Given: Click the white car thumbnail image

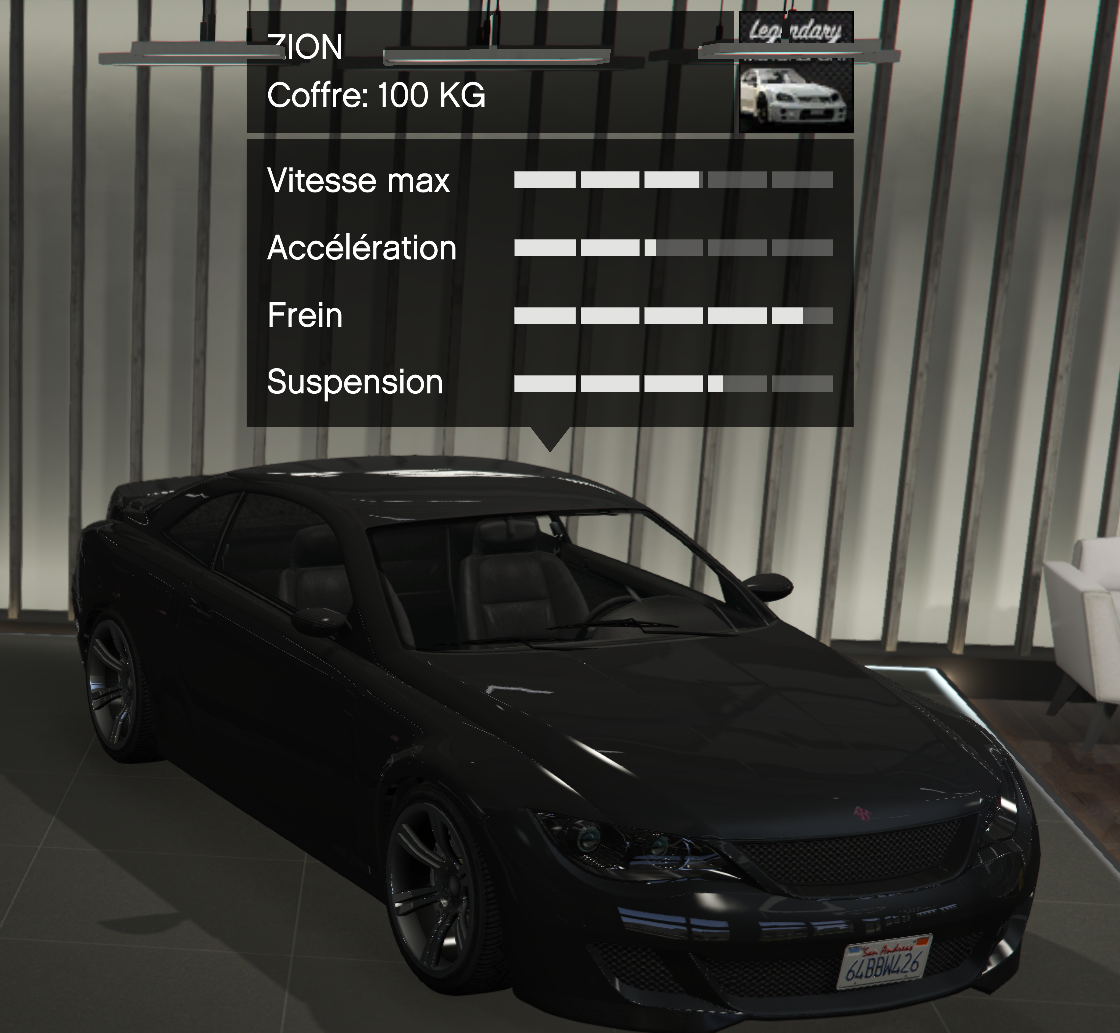Looking at the screenshot, I should coord(796,95).
